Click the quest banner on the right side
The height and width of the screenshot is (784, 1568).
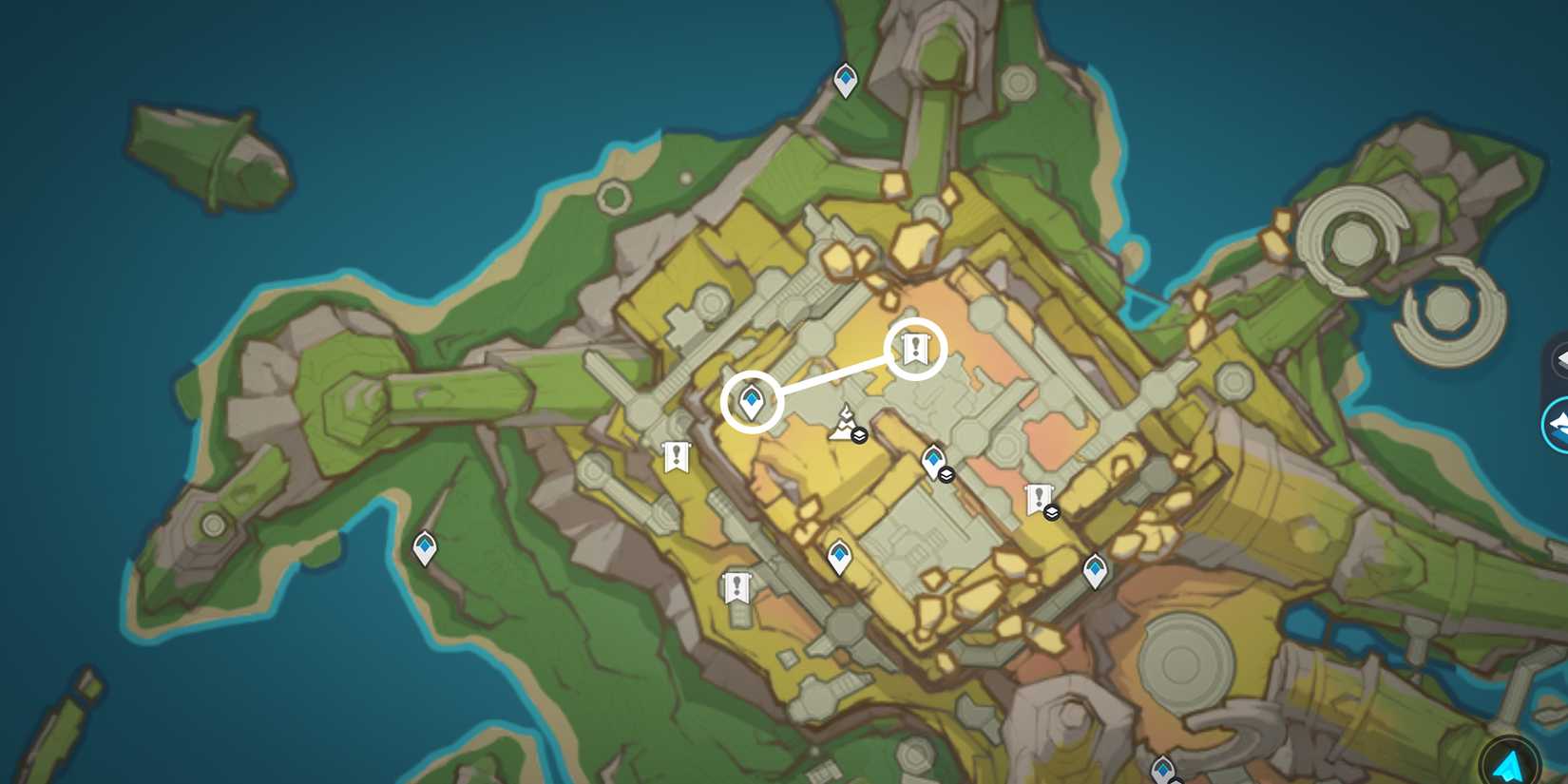(x=1040, y=496)
